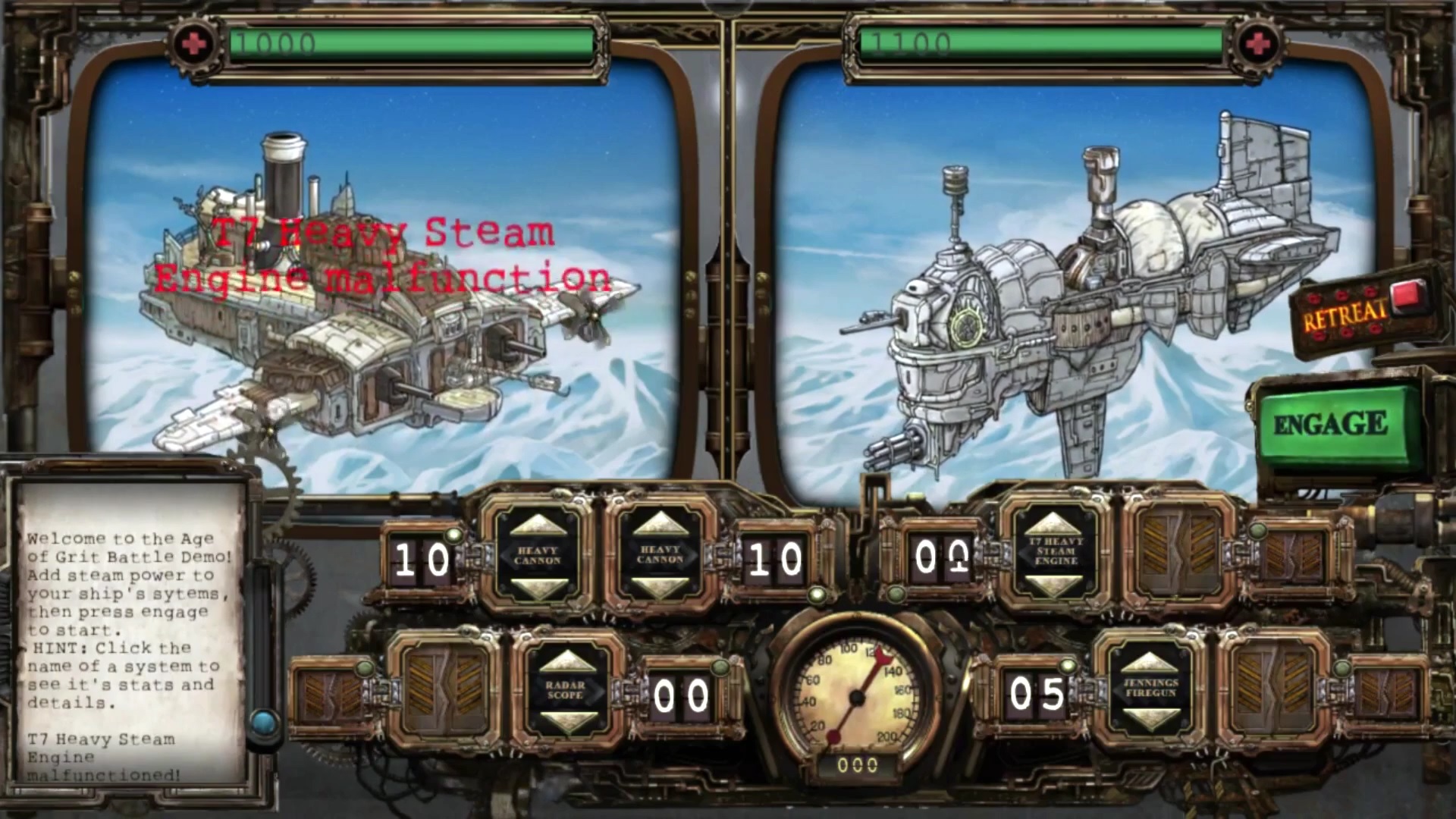Image resolution: width=1456 pixels, height=819 pixels.
Task: Click the Heavy Cannon system name label
Action: point(540,555)
